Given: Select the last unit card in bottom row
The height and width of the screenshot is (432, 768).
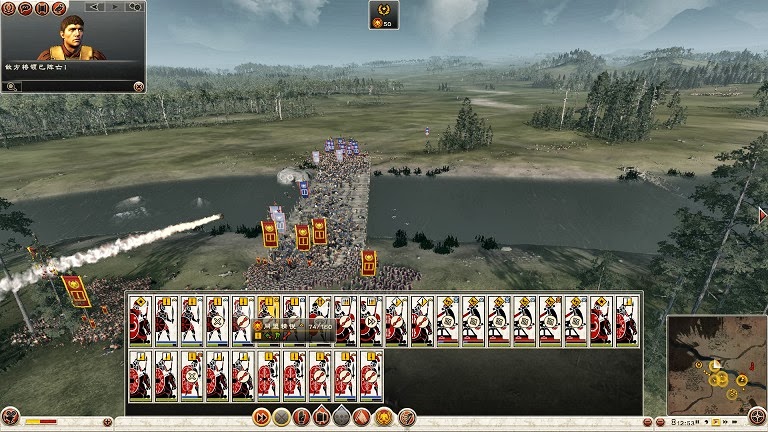Looking at the screenshot, I should tap(372, 375).
